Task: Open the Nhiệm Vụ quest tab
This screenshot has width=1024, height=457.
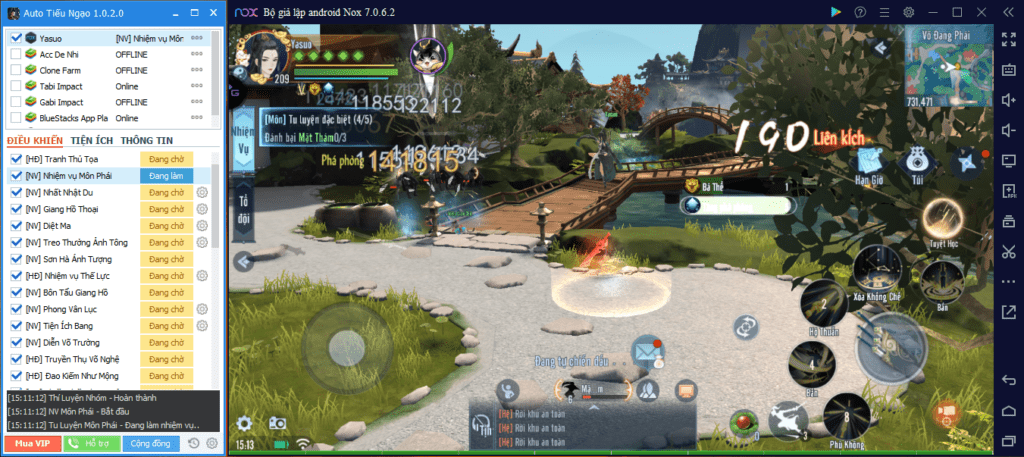Action: 242,142
